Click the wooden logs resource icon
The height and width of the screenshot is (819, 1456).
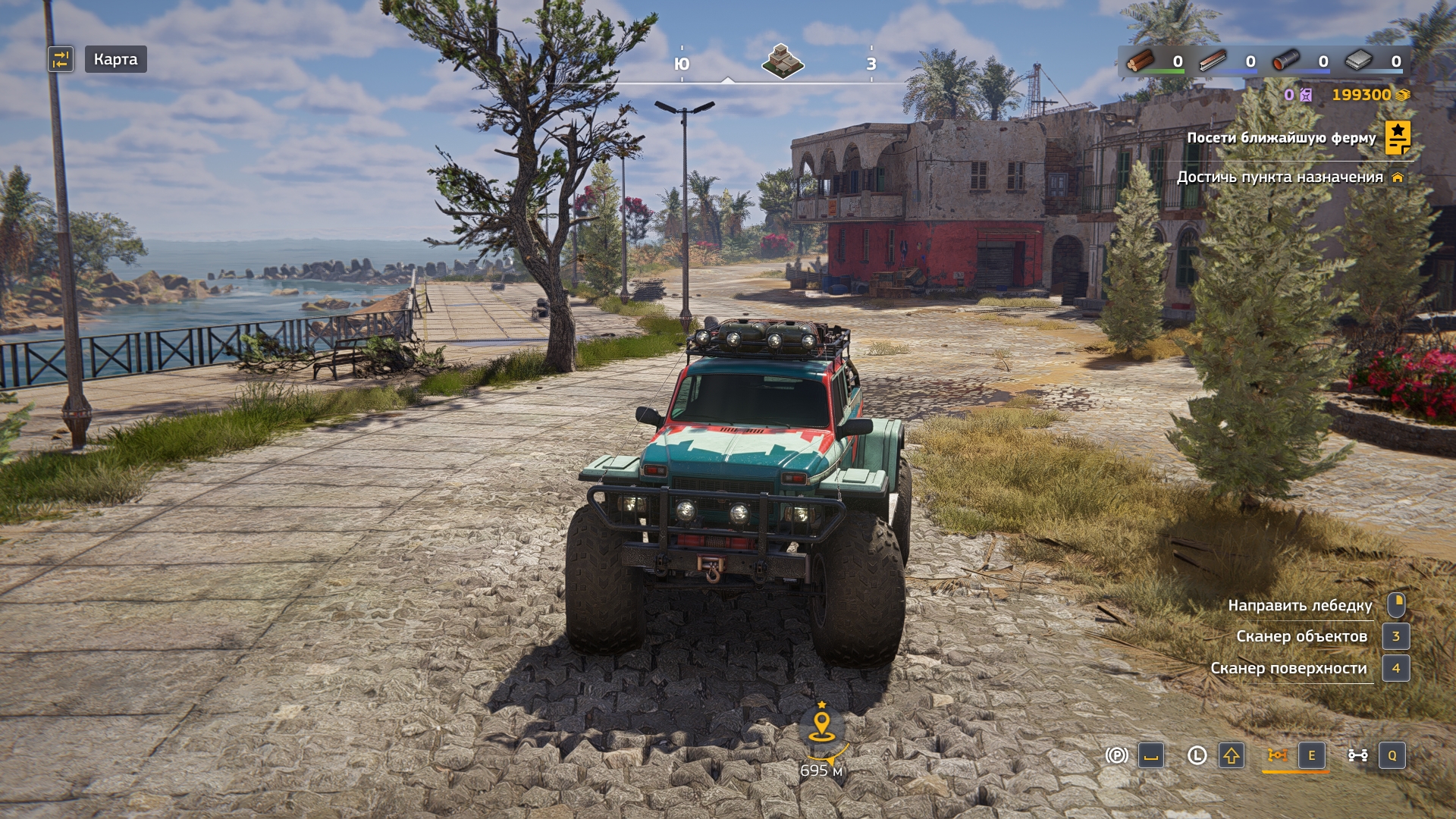(x=1140, y=61)
